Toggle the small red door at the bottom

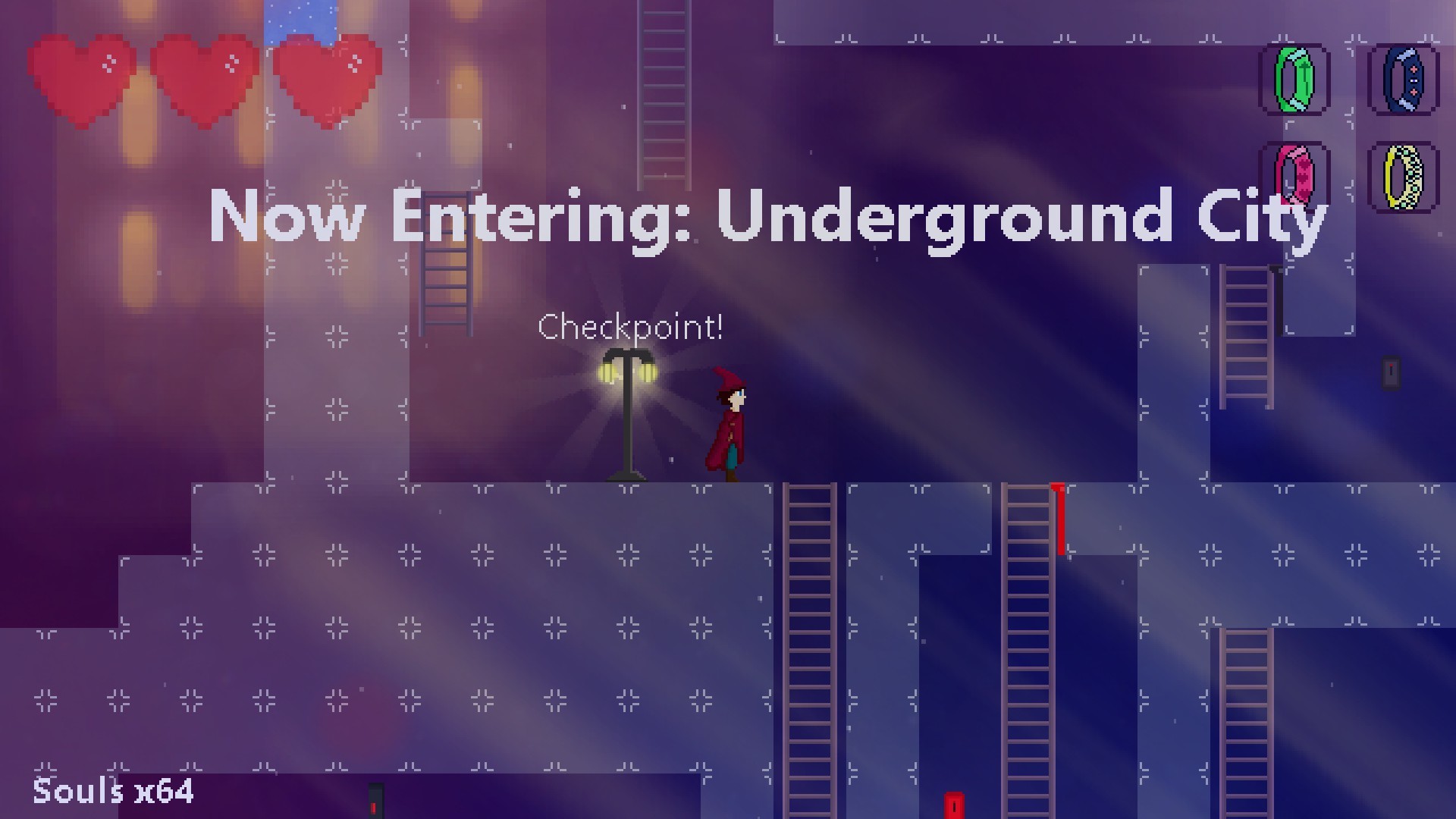coord(952,806)
